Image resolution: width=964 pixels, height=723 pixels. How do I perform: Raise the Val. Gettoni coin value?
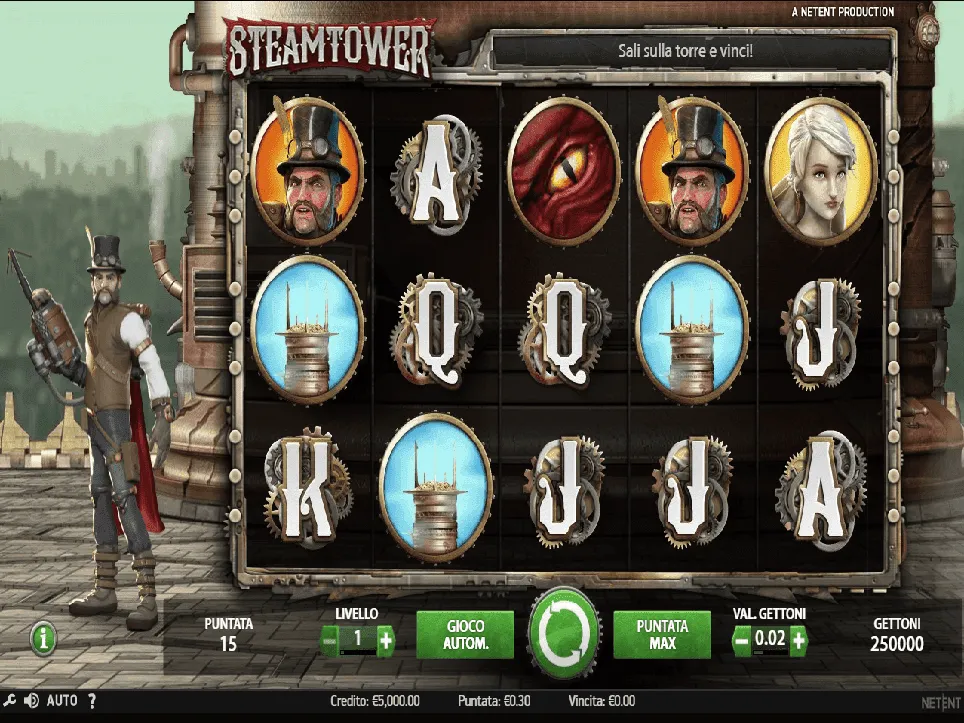pyautogui.click(x=798, y=640)
